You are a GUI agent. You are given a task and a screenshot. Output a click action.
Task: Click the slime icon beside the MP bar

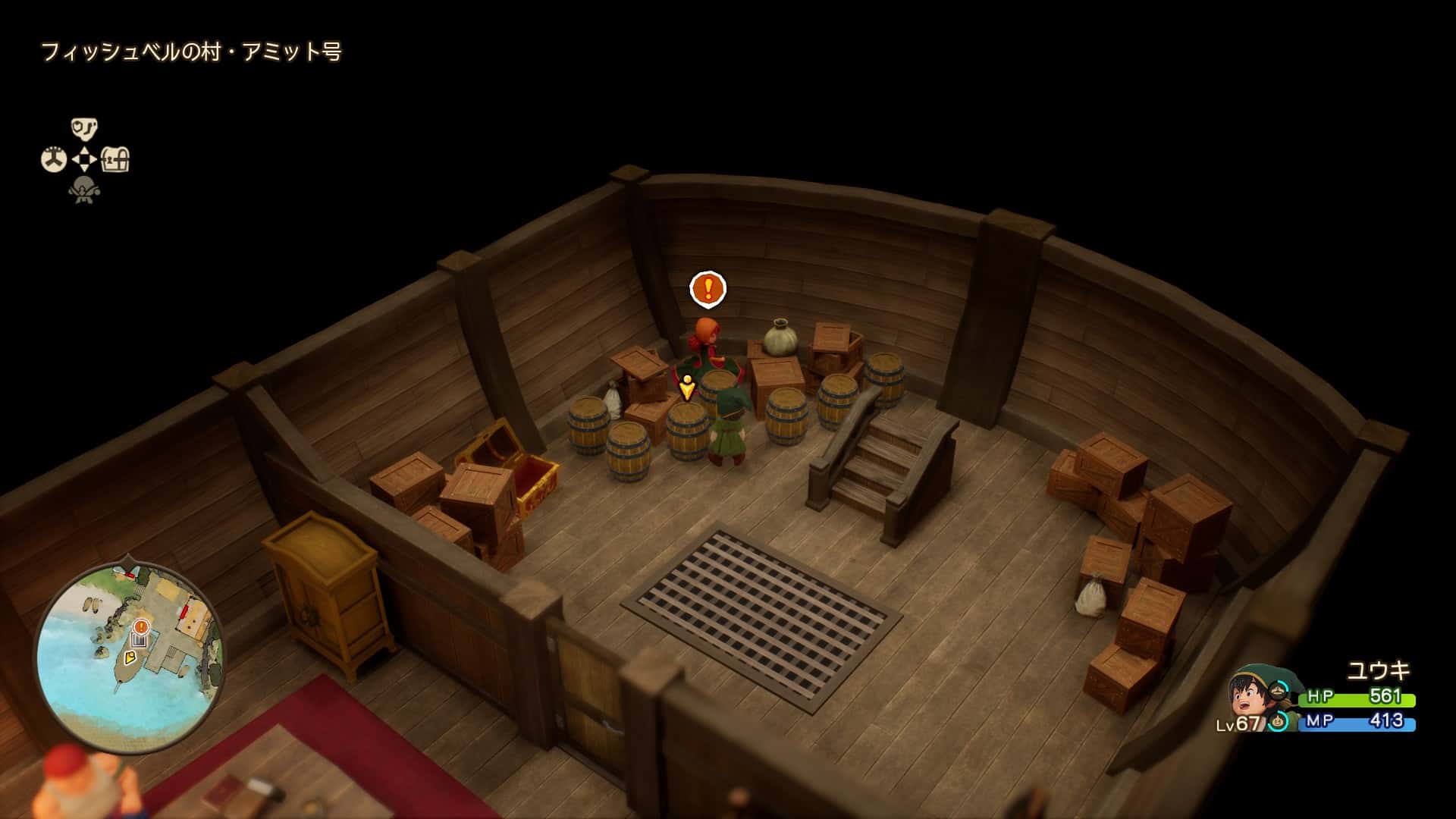click(1279, 721)
